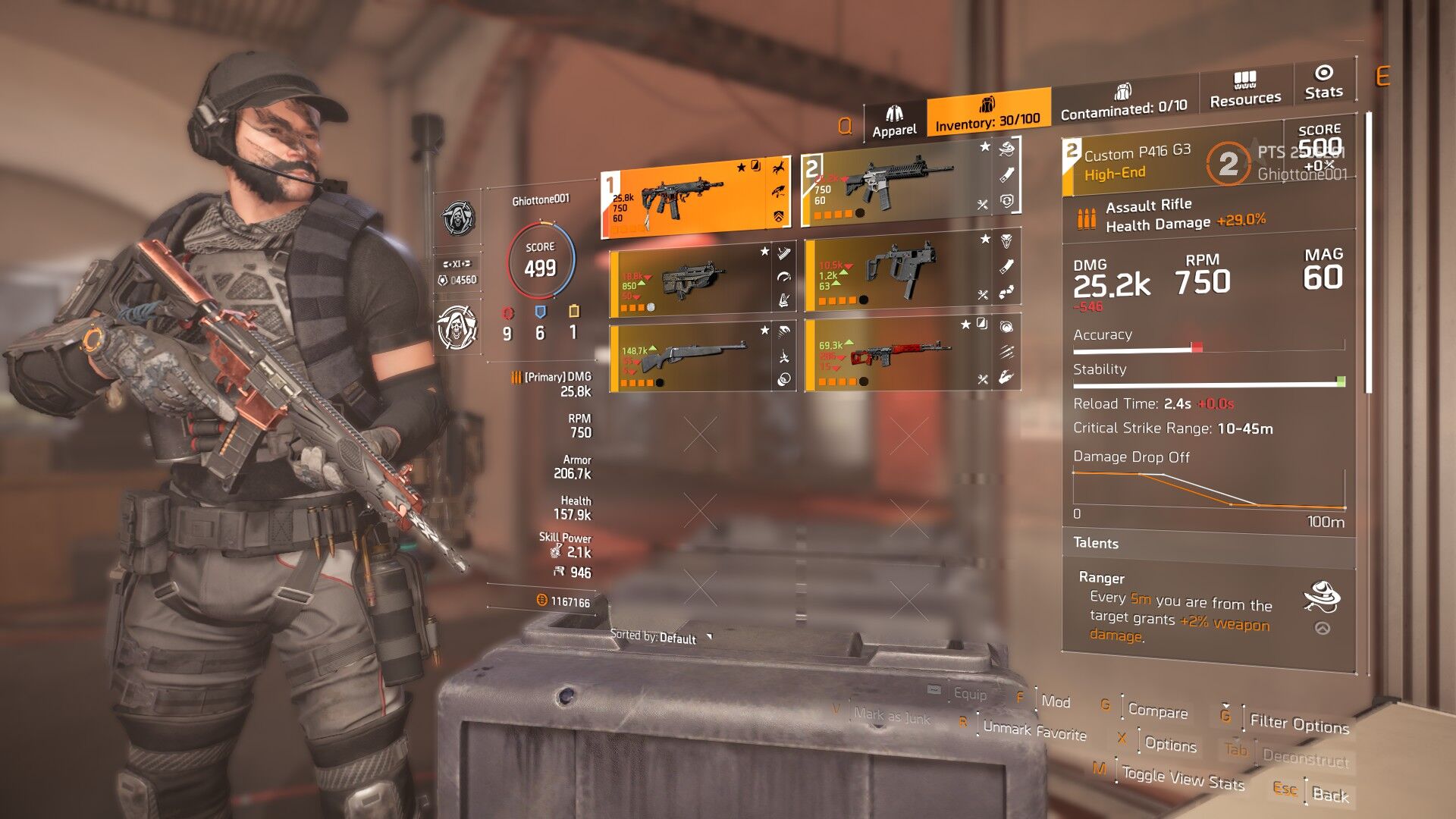Open the Sorted by Default dropdown
Screen dimensions: 1456x819
[x=661, y=637]
